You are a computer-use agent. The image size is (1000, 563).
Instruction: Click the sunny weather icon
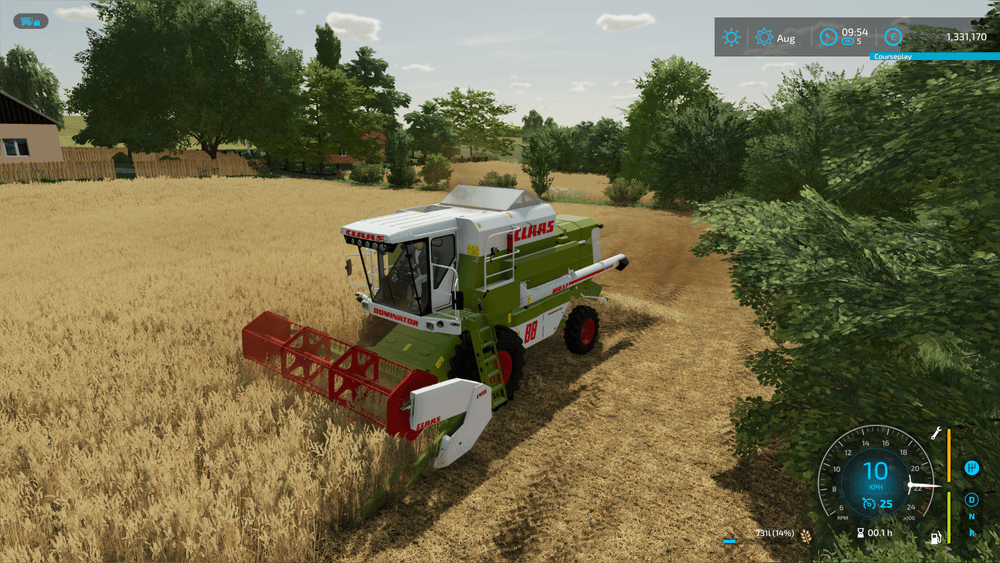click(732, 37)
